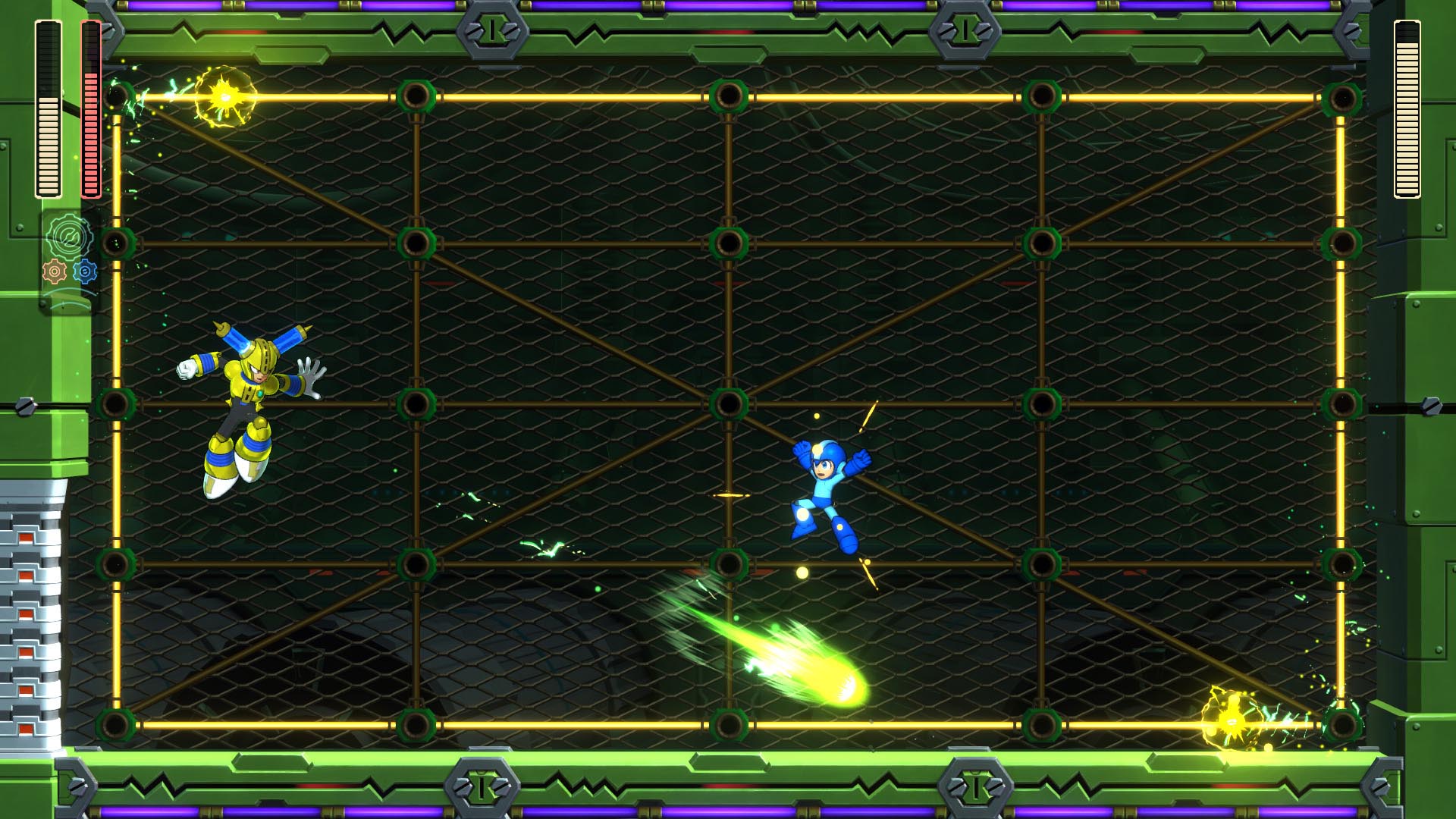Image resolution: width=1456 pixels, height=819 pixels.
Task: Click the yellow spark orb in top-left corner
Action: point(222,96)
